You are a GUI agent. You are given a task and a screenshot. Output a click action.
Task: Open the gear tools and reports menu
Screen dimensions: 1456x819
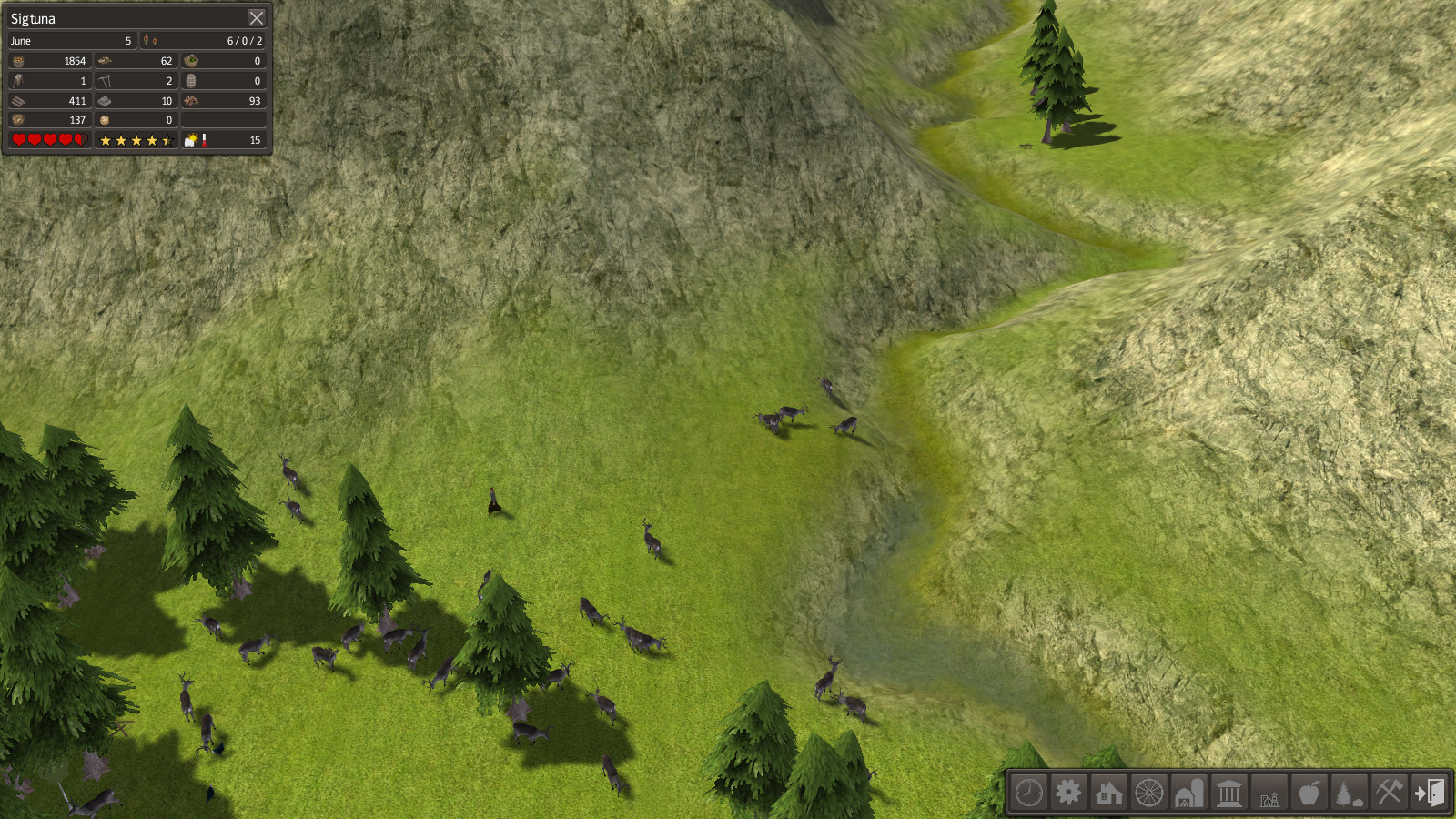point(1068,793)
